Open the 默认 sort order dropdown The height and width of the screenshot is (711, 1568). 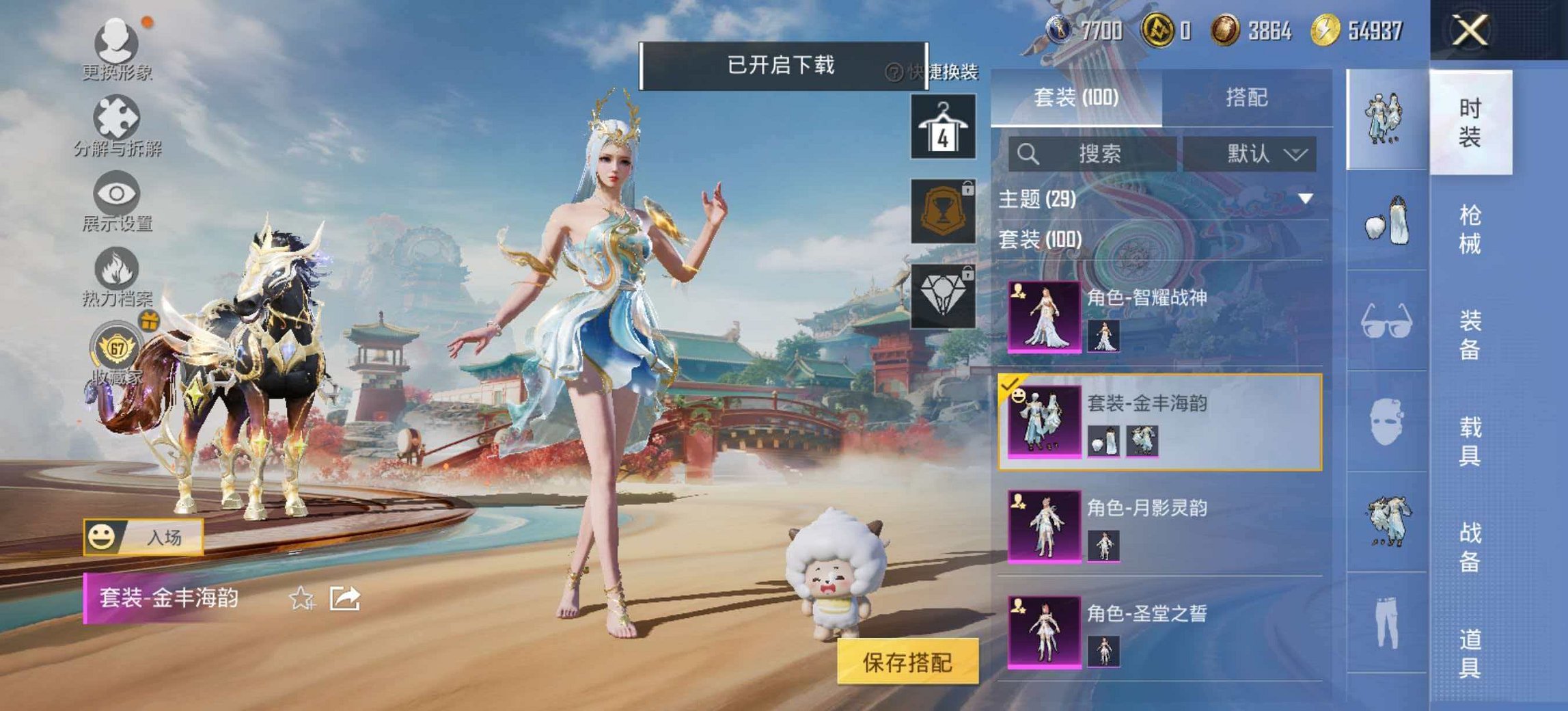pos(1259,154)
